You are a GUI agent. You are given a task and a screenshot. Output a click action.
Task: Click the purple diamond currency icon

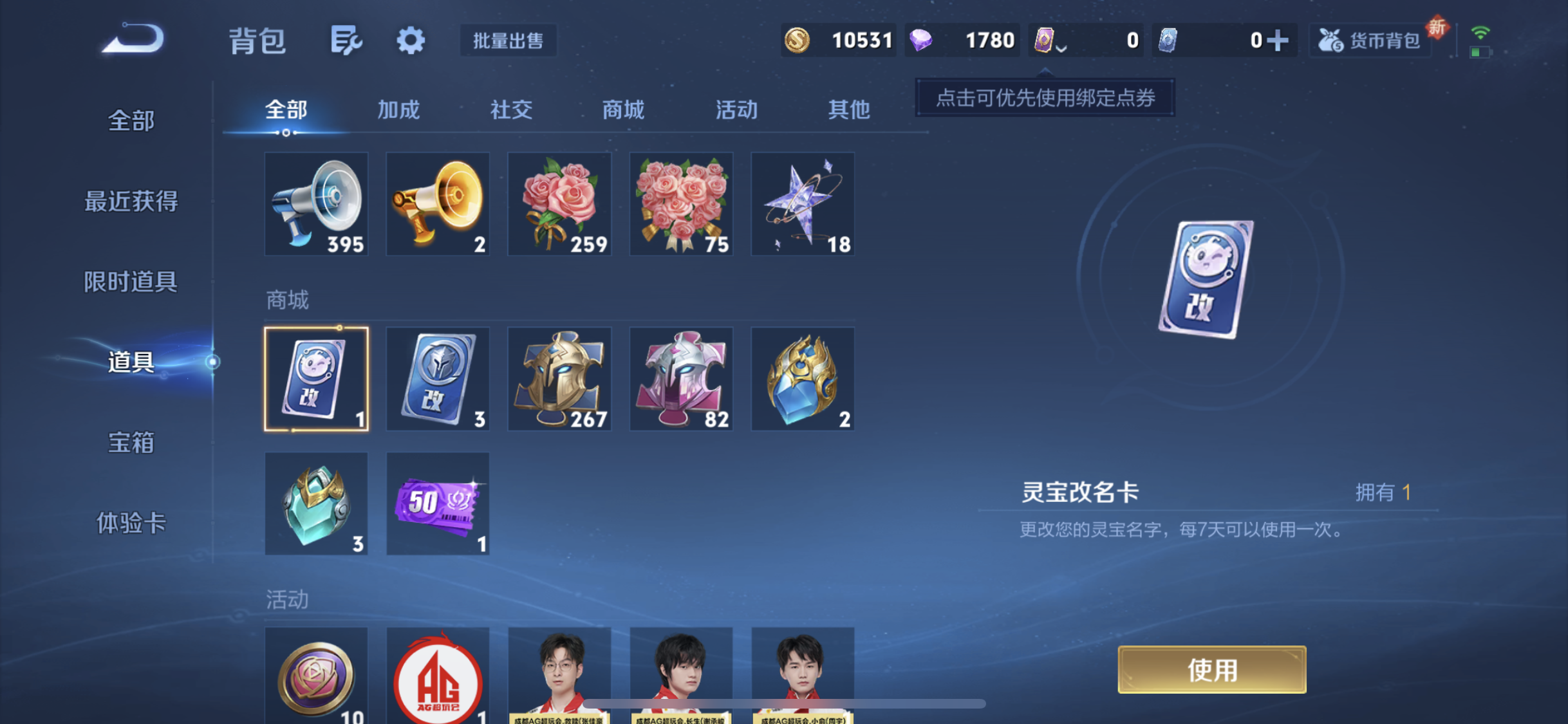coord(922,40)
